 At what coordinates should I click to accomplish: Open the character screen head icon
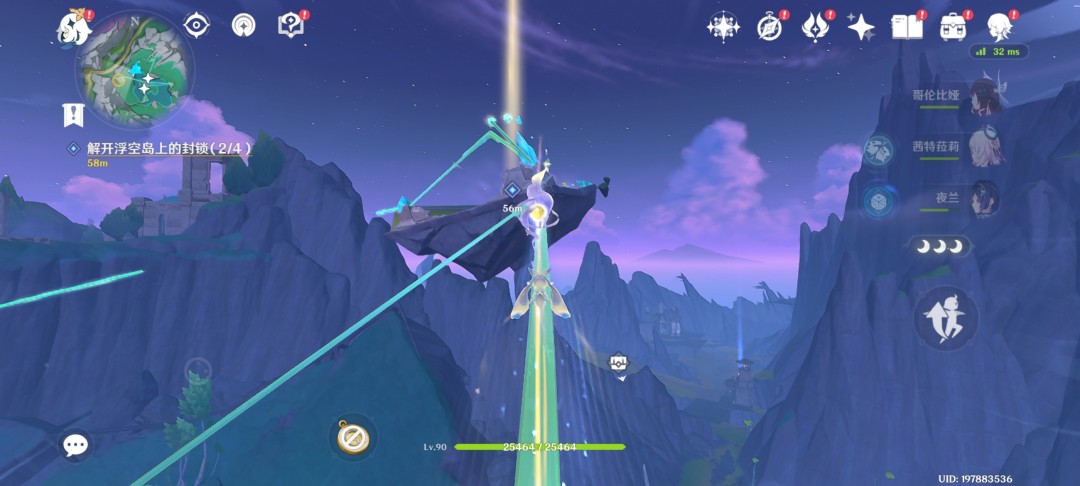999,27
